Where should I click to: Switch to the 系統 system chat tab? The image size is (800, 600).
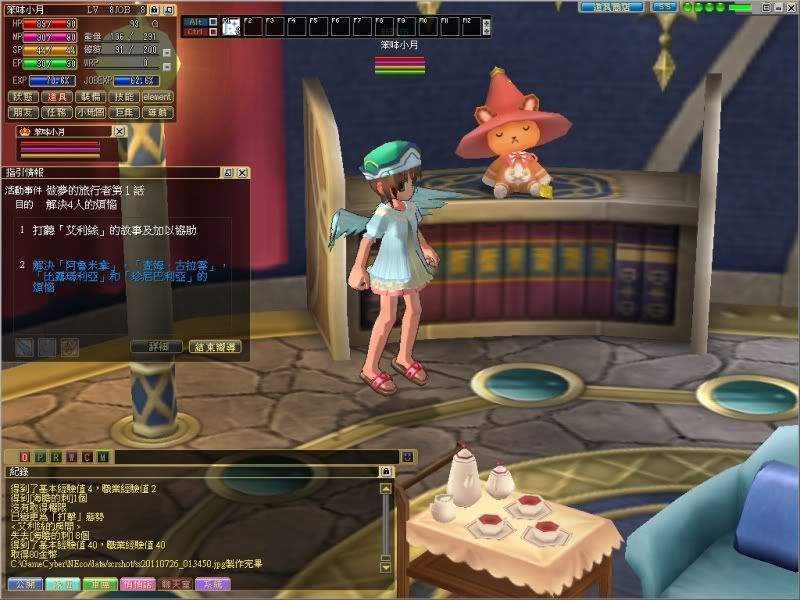click(212, 584)
